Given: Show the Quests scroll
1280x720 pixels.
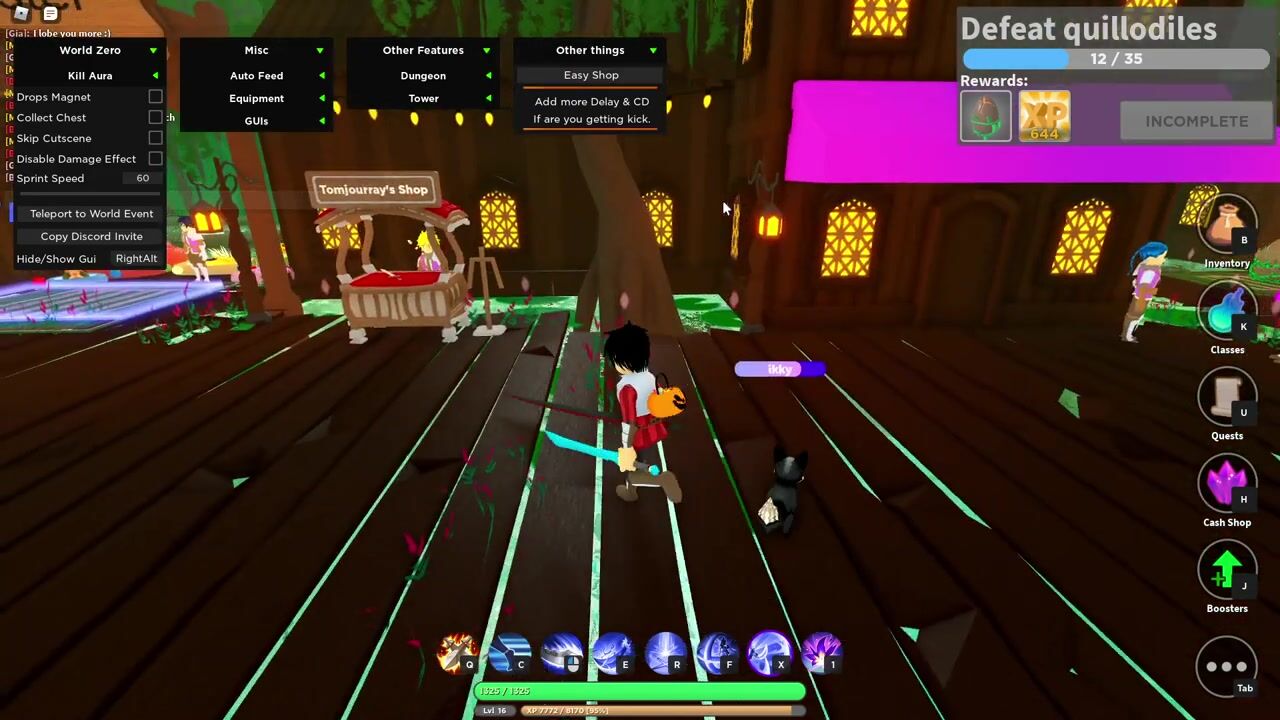Looking at the screenshot, I should [x=1226, y=399].
